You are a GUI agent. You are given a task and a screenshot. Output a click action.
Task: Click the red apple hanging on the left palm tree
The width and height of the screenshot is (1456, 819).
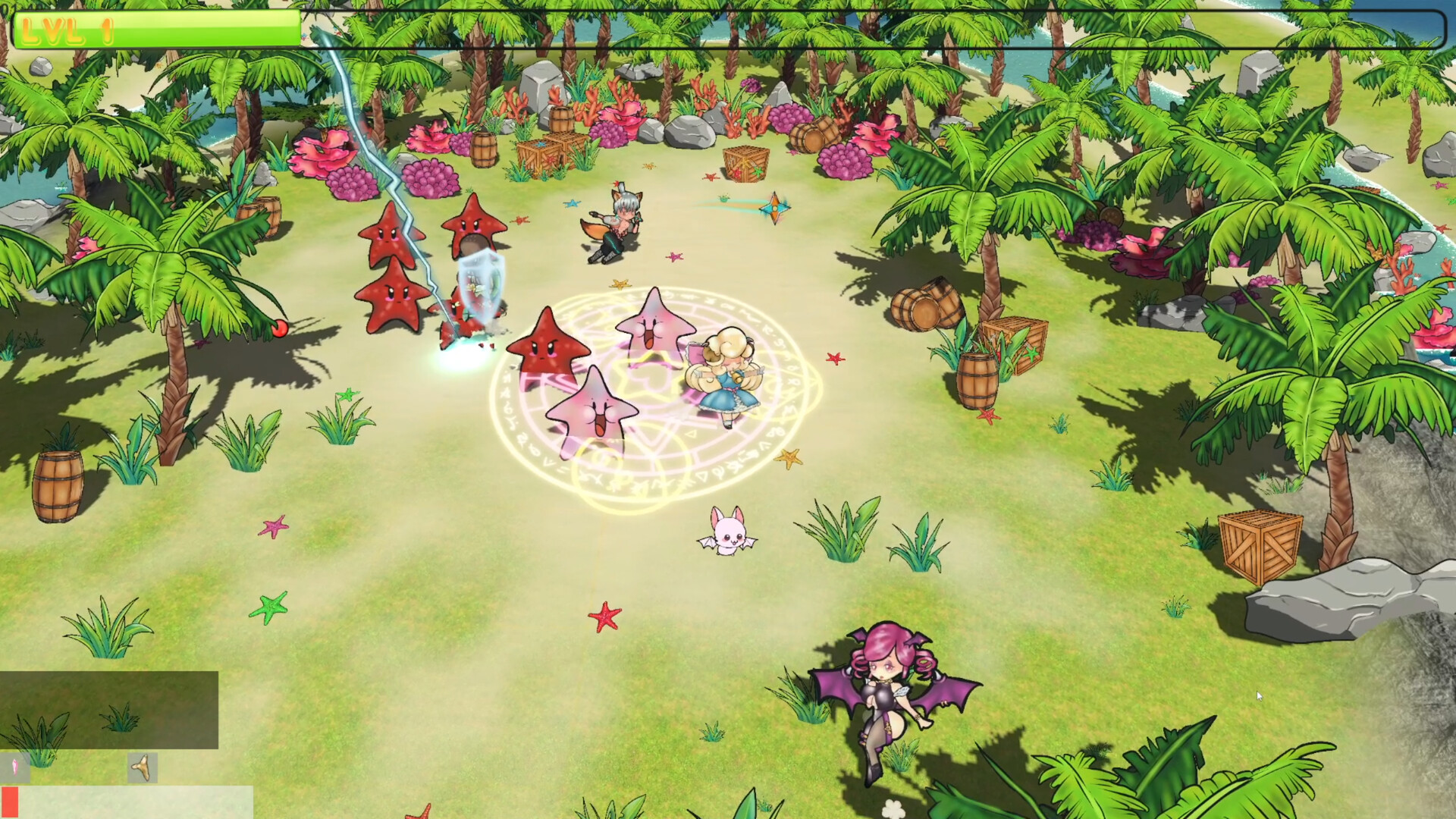click(x=278, y=328)
